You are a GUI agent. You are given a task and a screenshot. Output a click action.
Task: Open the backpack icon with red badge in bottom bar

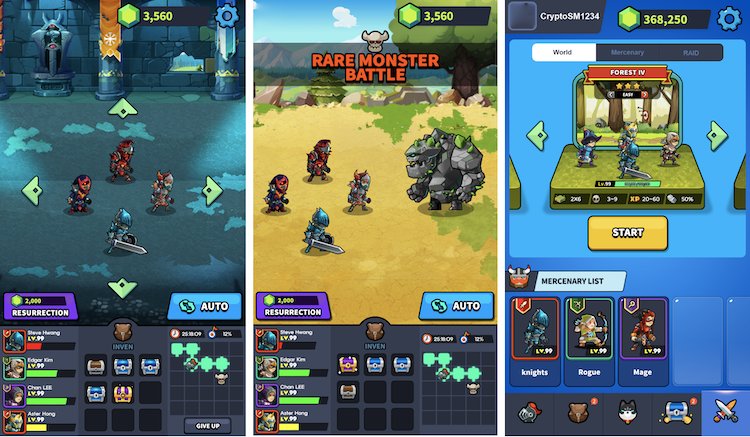(x=578, y=412)
